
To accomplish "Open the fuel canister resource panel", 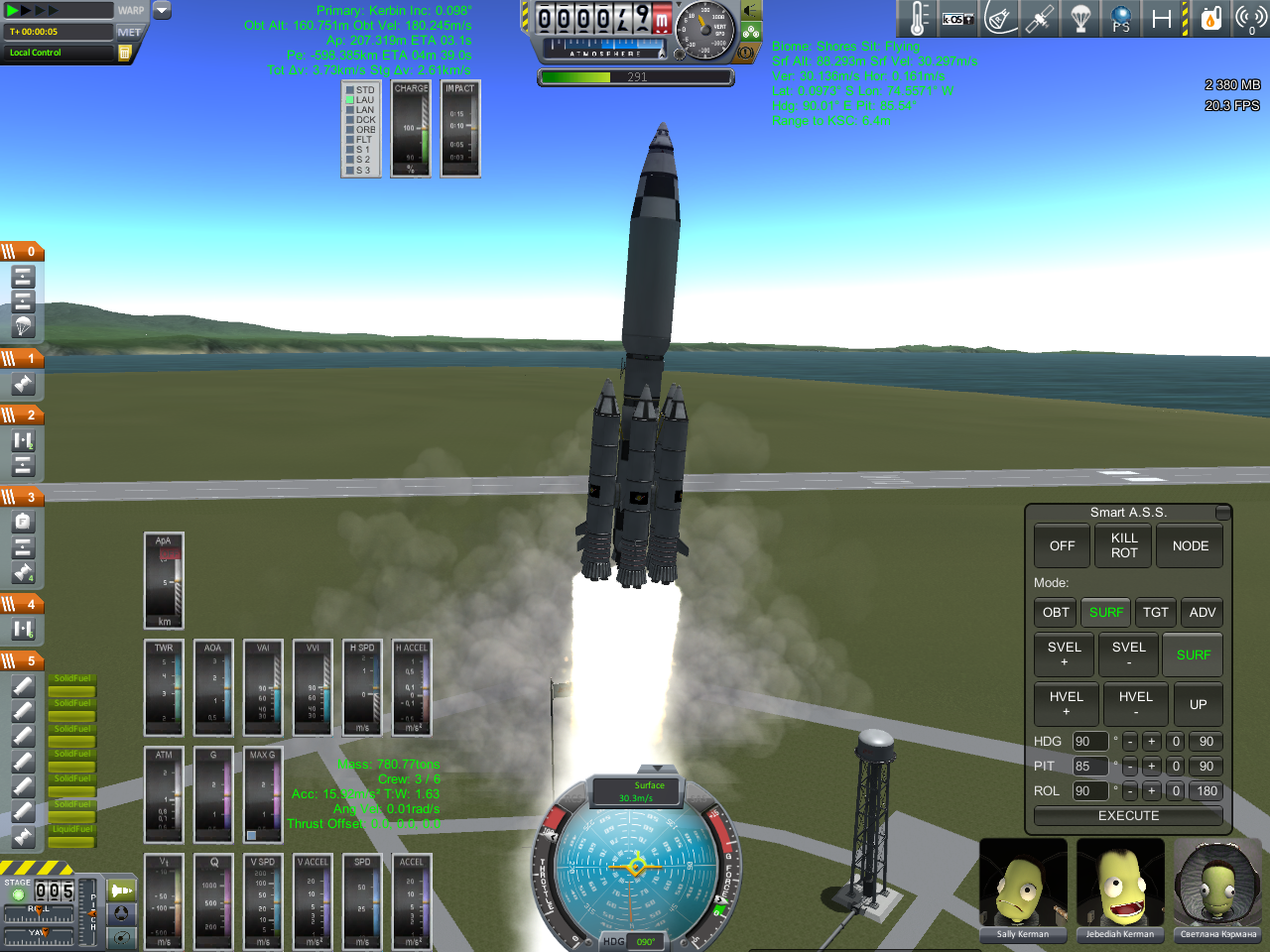I will [x=1210, y=19].
